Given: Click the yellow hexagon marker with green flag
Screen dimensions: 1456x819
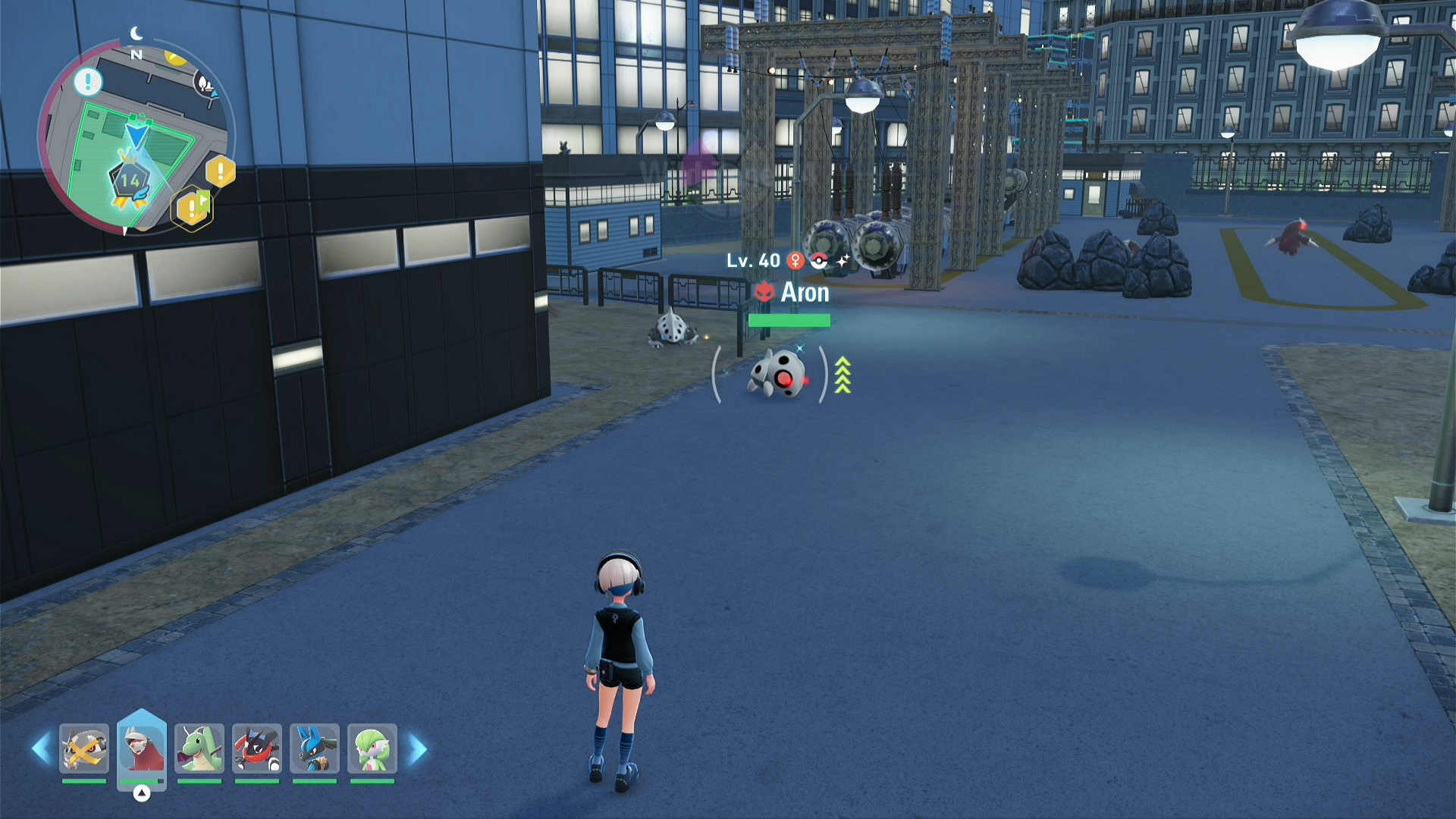Looking at the screenshot, I should point(193,207).
